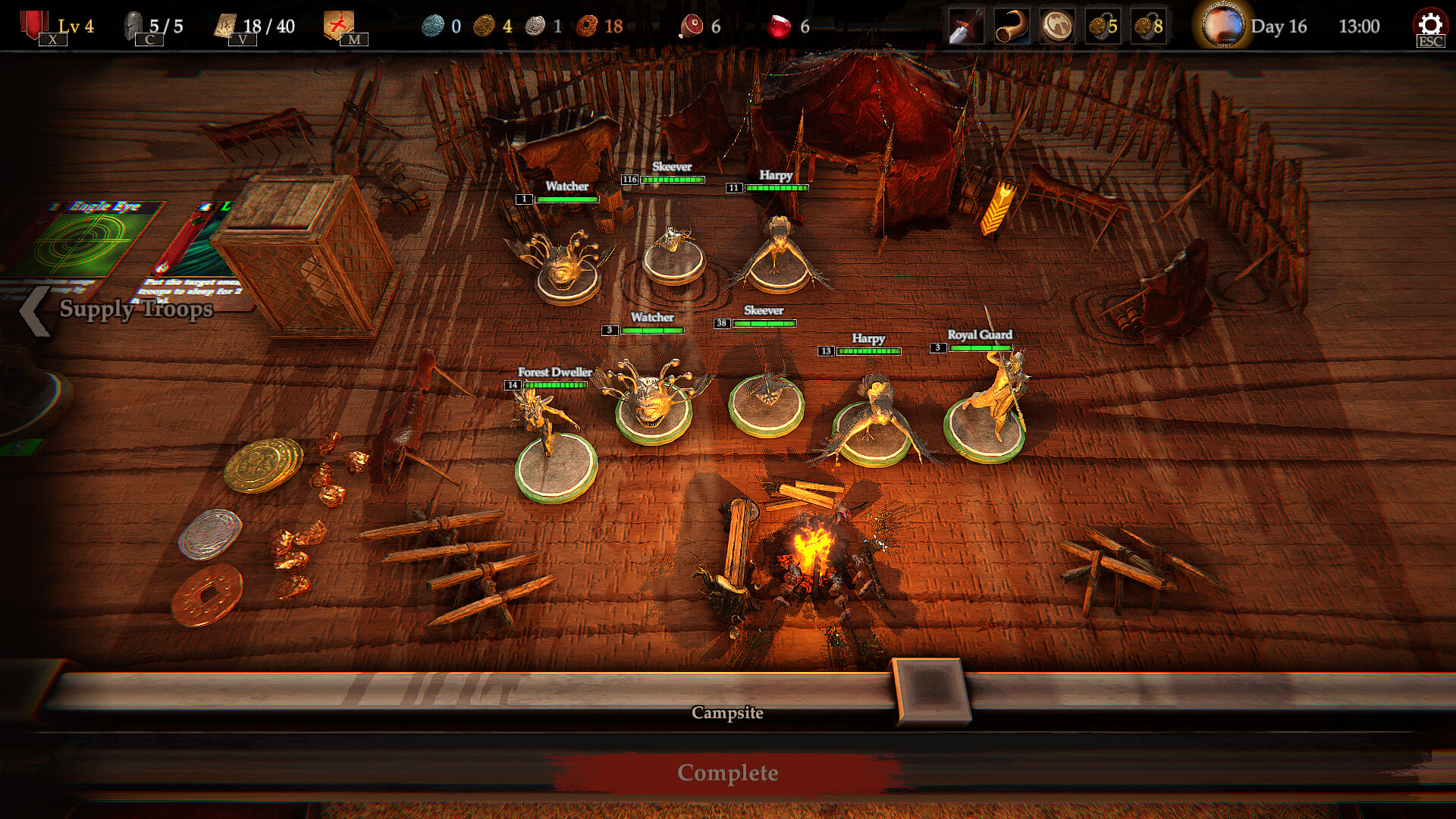Click the coin pouch icon showing 8
This screenshot has height=819, width=1456.
pos(1148,27)
